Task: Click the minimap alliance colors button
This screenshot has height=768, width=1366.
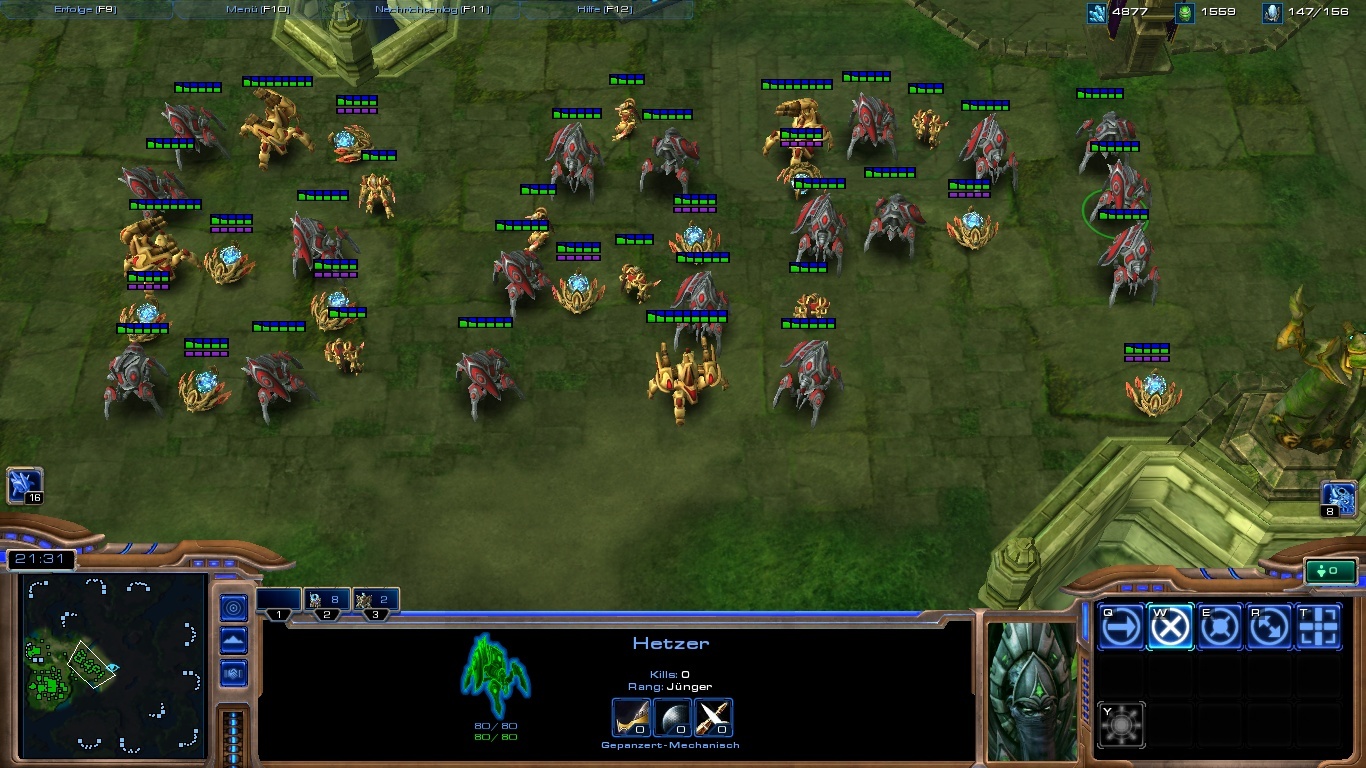Action: coord(234,672)
